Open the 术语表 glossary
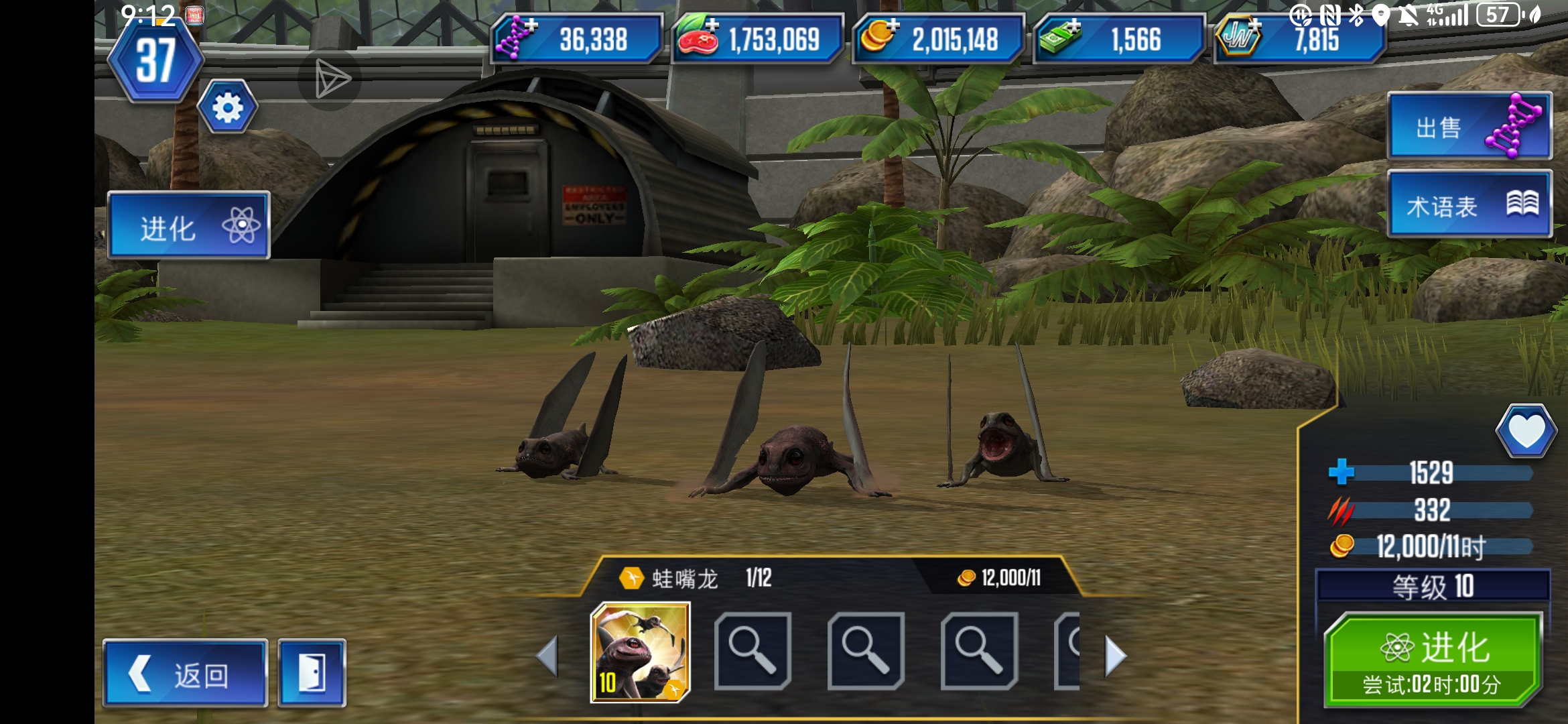Screen dimensions: 1568x724 click(x=1469, y=204)
